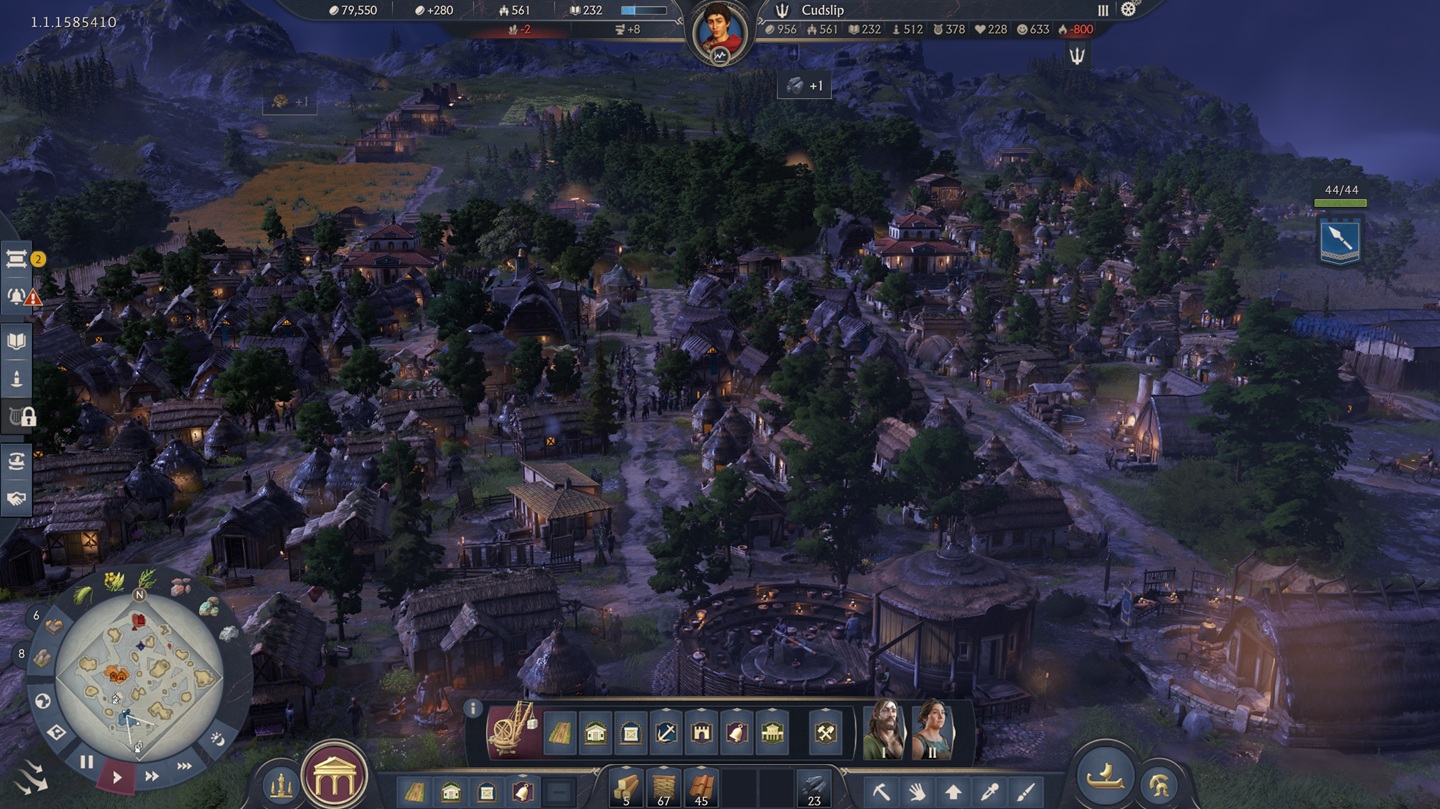This screenshot has height=809, width=1440.
Task: Open the settings gear menu
Action: click(x=1129, y=10)
